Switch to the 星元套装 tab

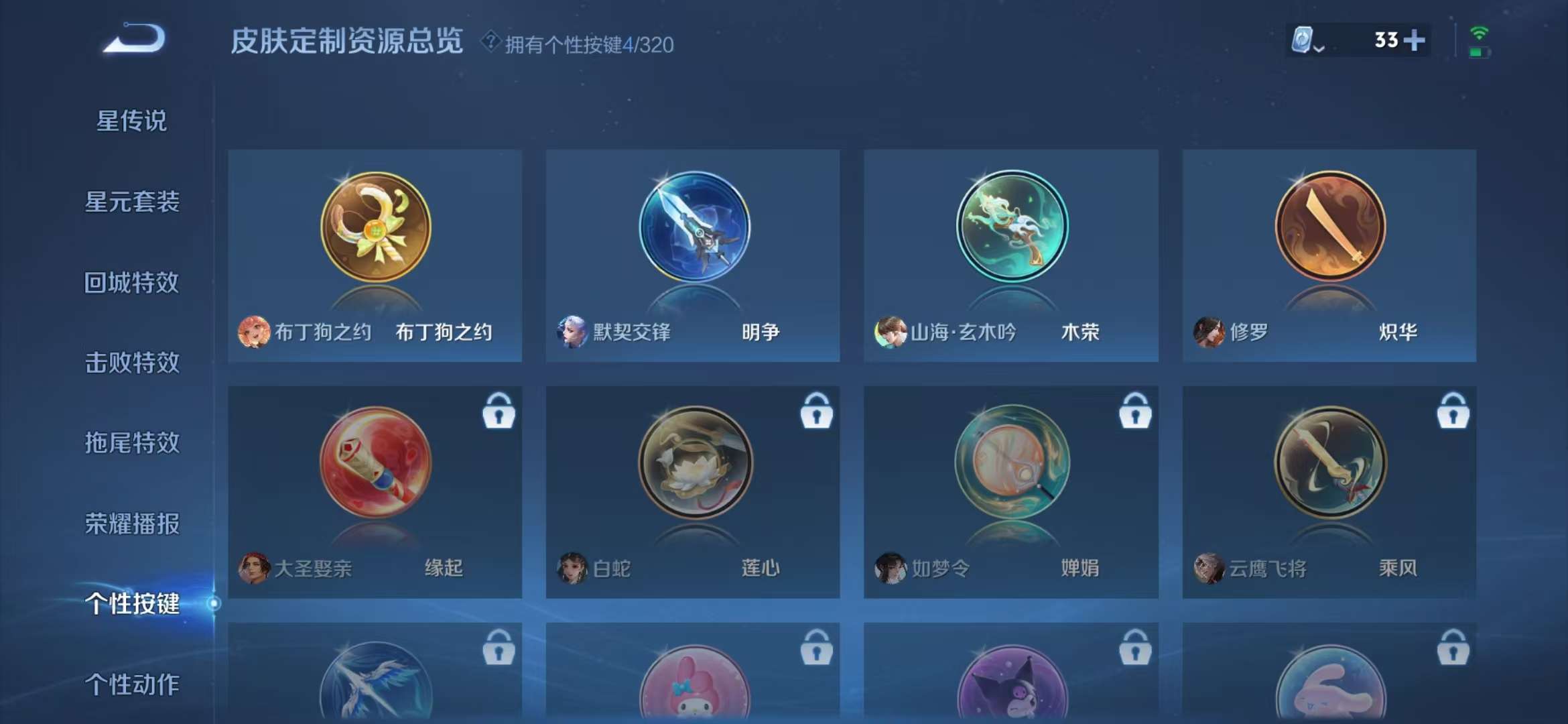[x=132, y=202]
